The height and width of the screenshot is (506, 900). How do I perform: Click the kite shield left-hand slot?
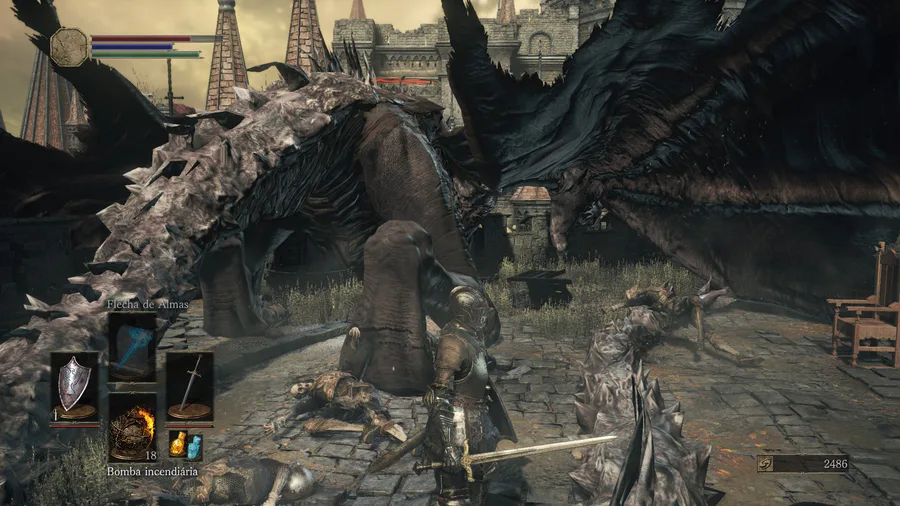74,385
